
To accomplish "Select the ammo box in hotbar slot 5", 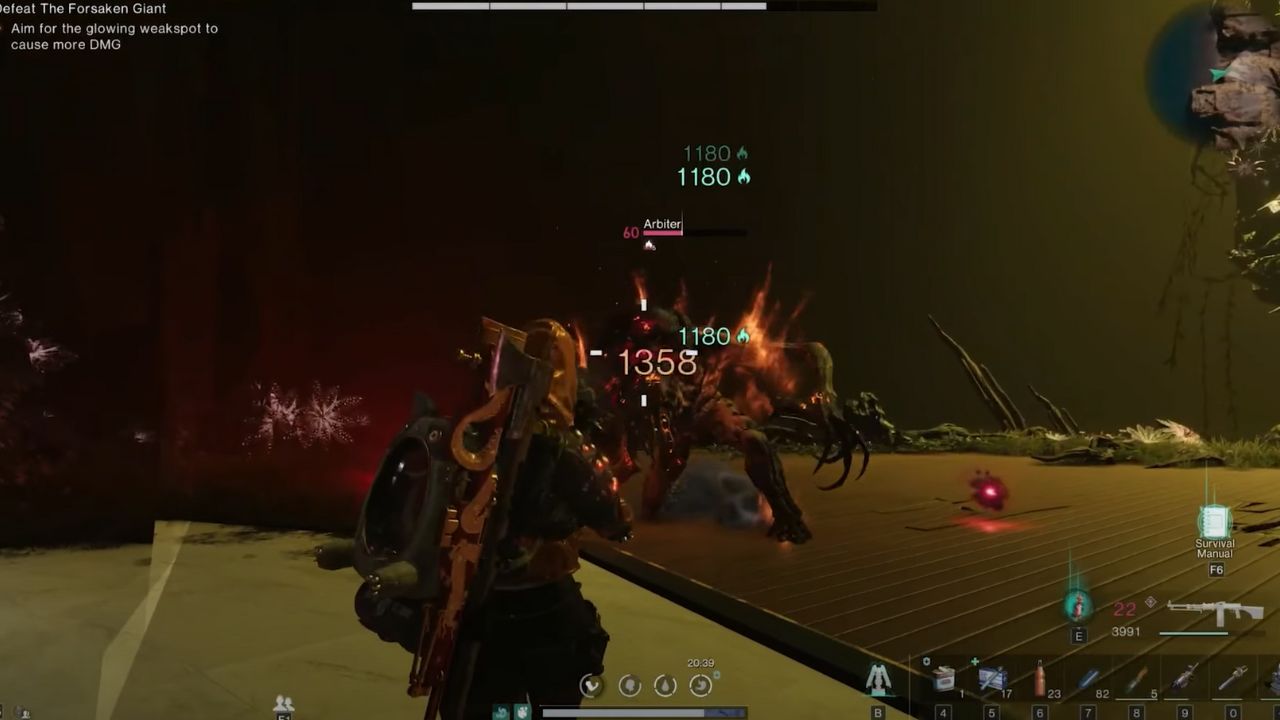I will tap(991, 678).
